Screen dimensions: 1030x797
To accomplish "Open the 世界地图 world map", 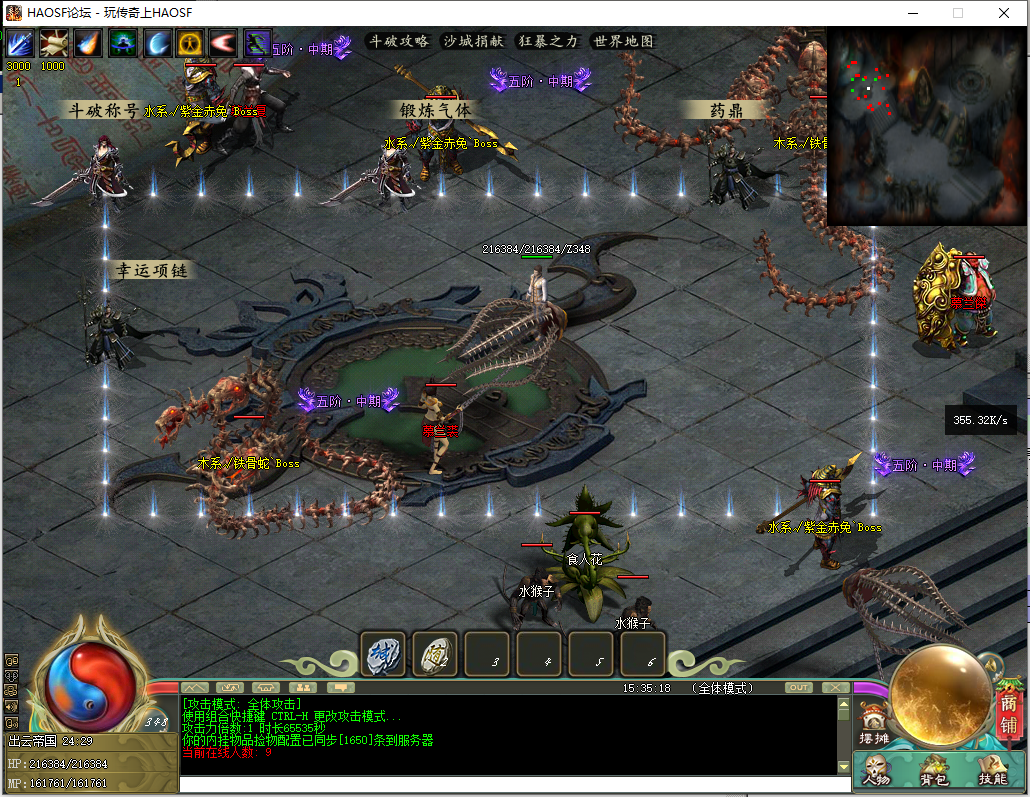I will tap(623, 41).
